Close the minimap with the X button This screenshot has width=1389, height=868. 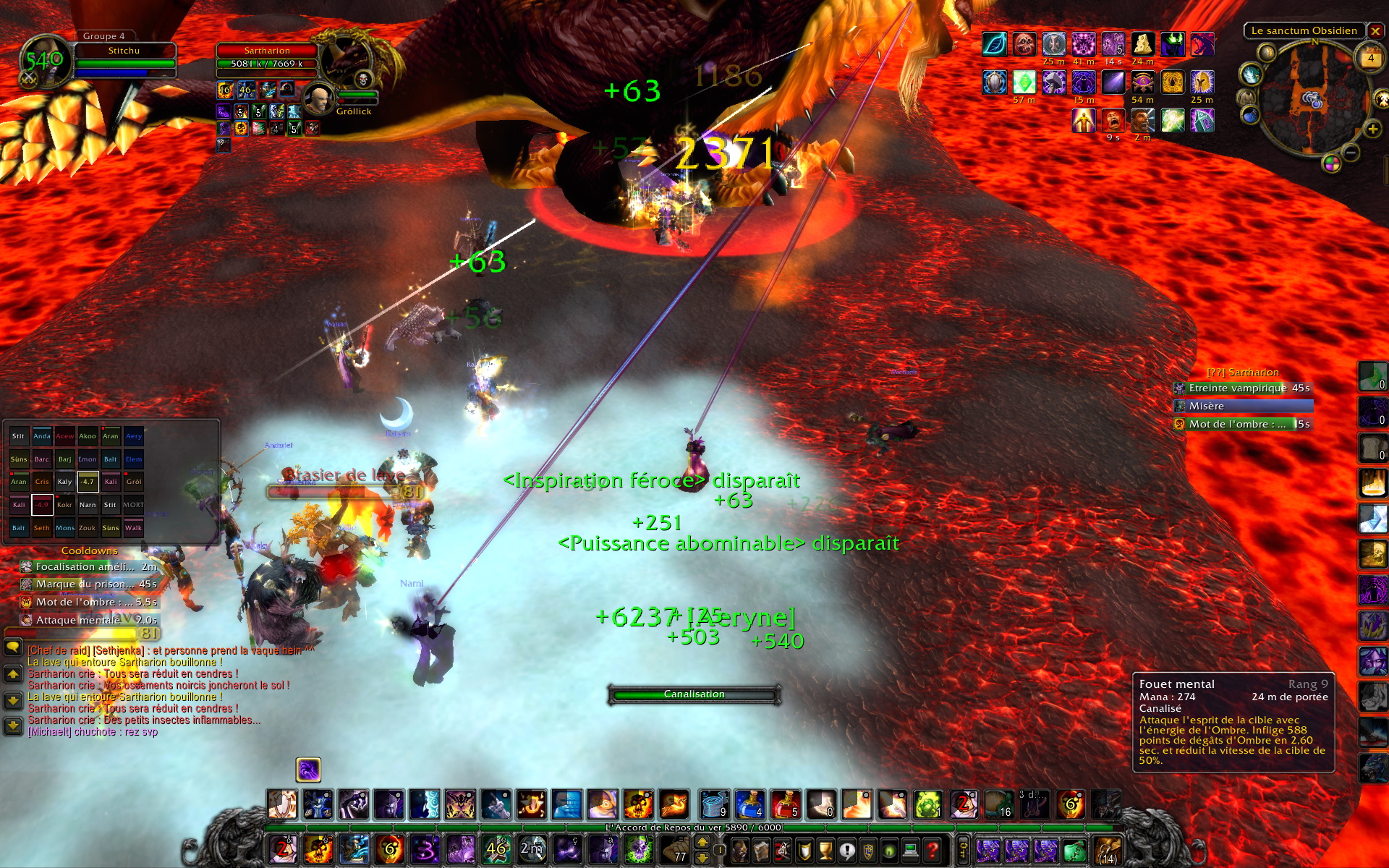(x=1375, y=31)
